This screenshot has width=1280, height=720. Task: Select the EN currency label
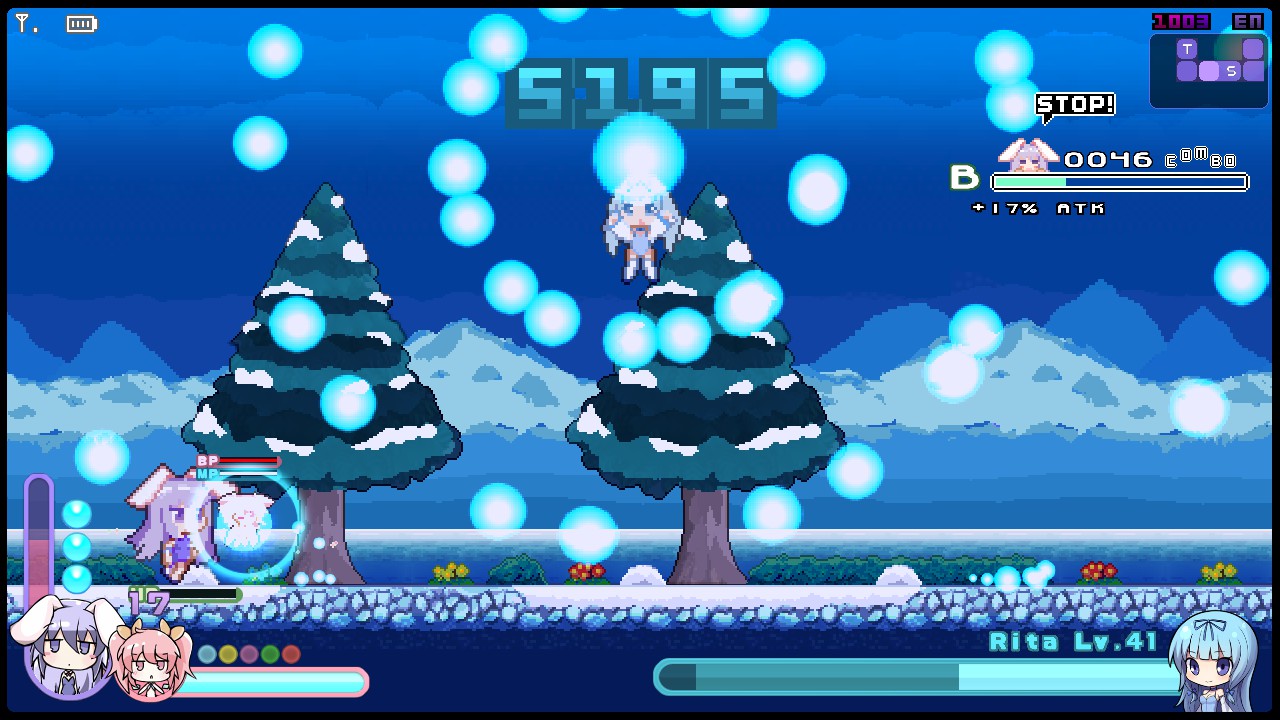(x=1250, y=20)
